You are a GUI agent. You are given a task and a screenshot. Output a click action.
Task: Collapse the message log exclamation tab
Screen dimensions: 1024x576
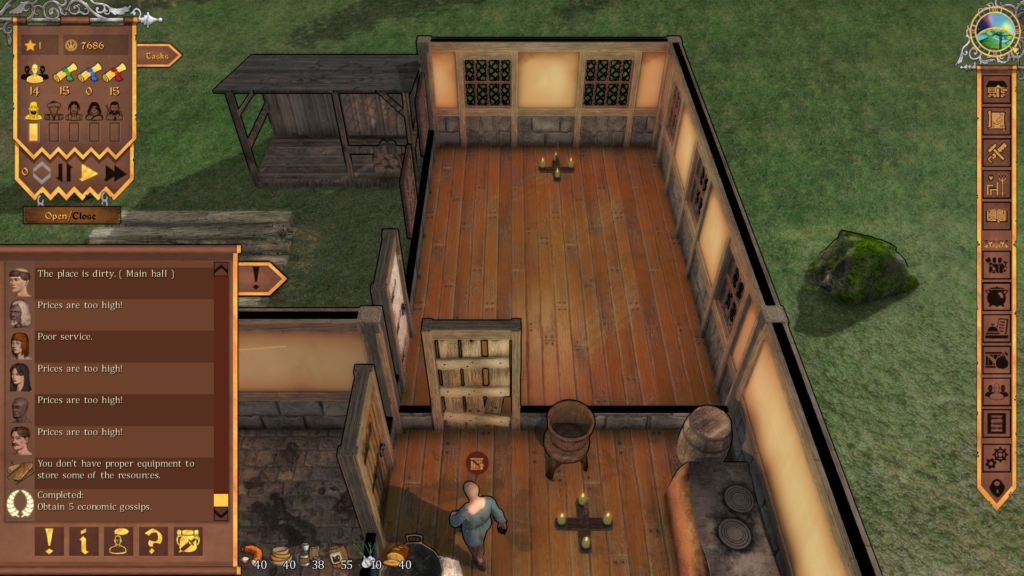point(260,278)
